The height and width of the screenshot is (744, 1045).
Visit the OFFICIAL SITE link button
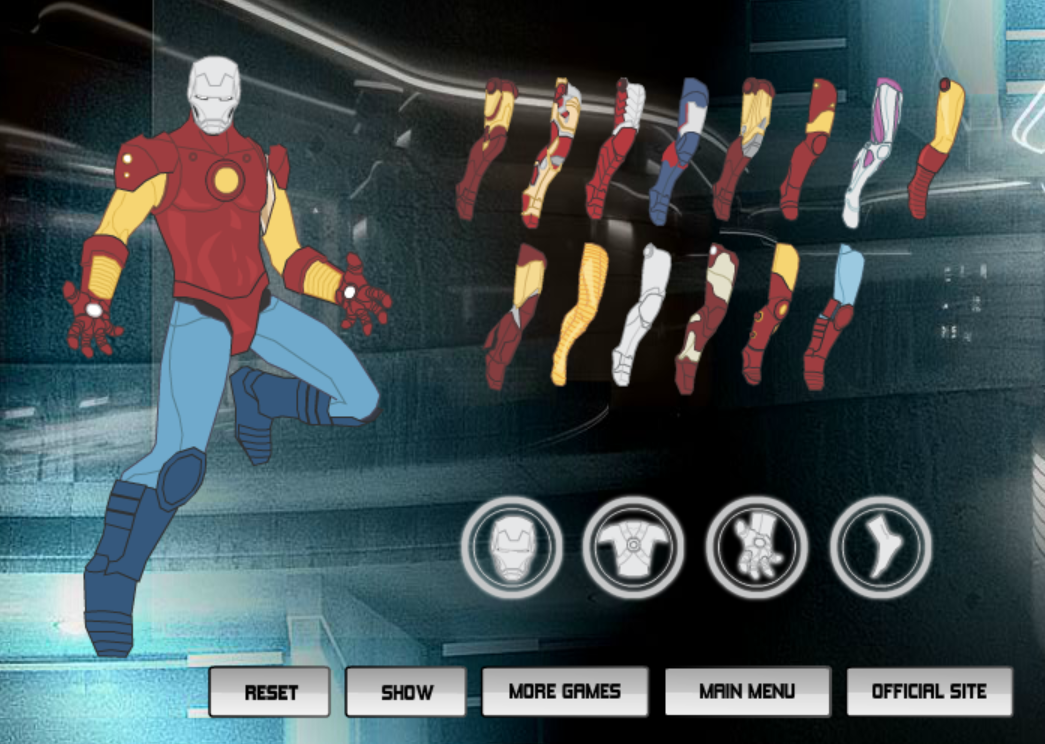point(929,691)
